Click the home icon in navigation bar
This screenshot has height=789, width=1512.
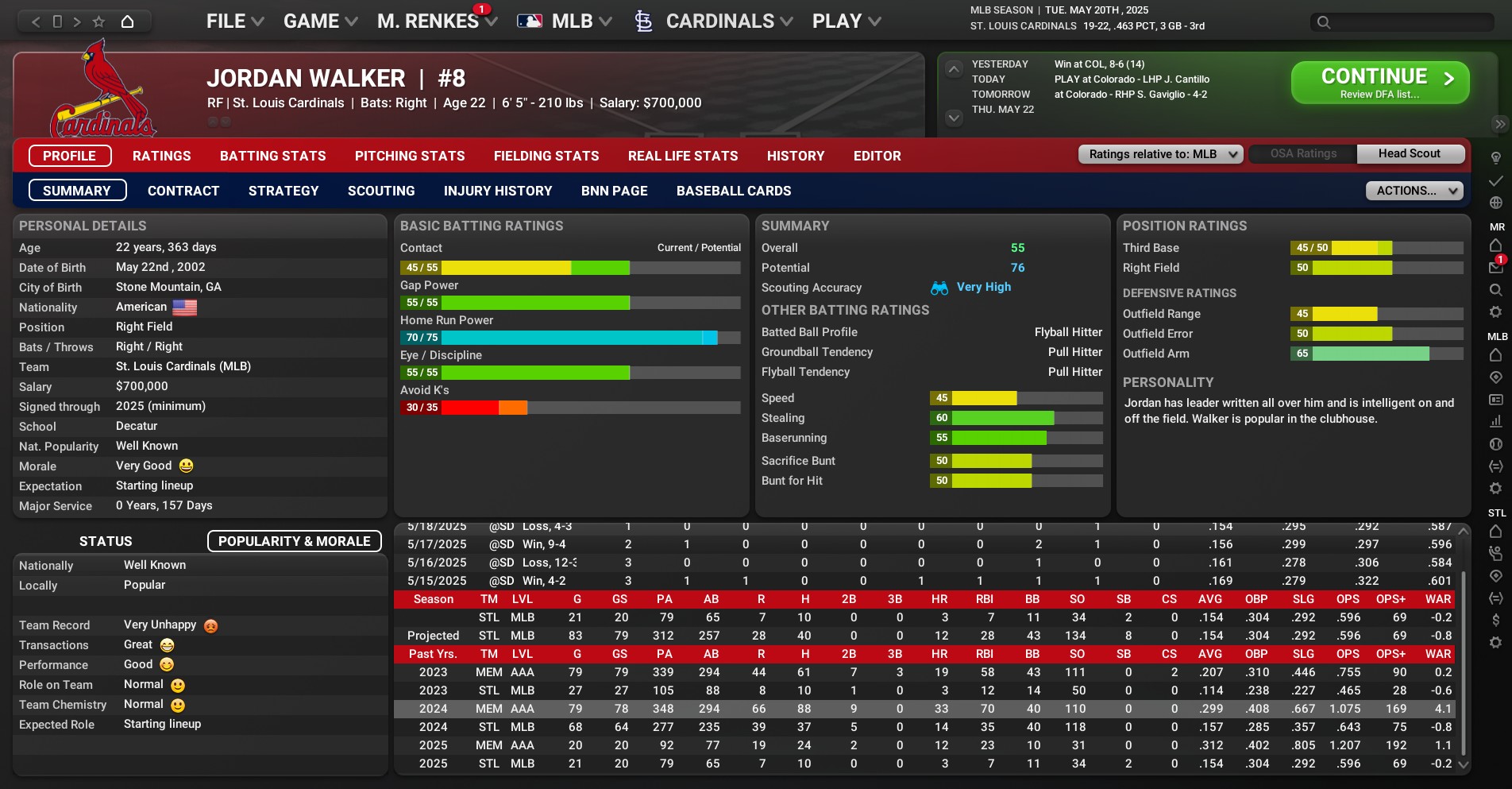(x=127, y=21)
